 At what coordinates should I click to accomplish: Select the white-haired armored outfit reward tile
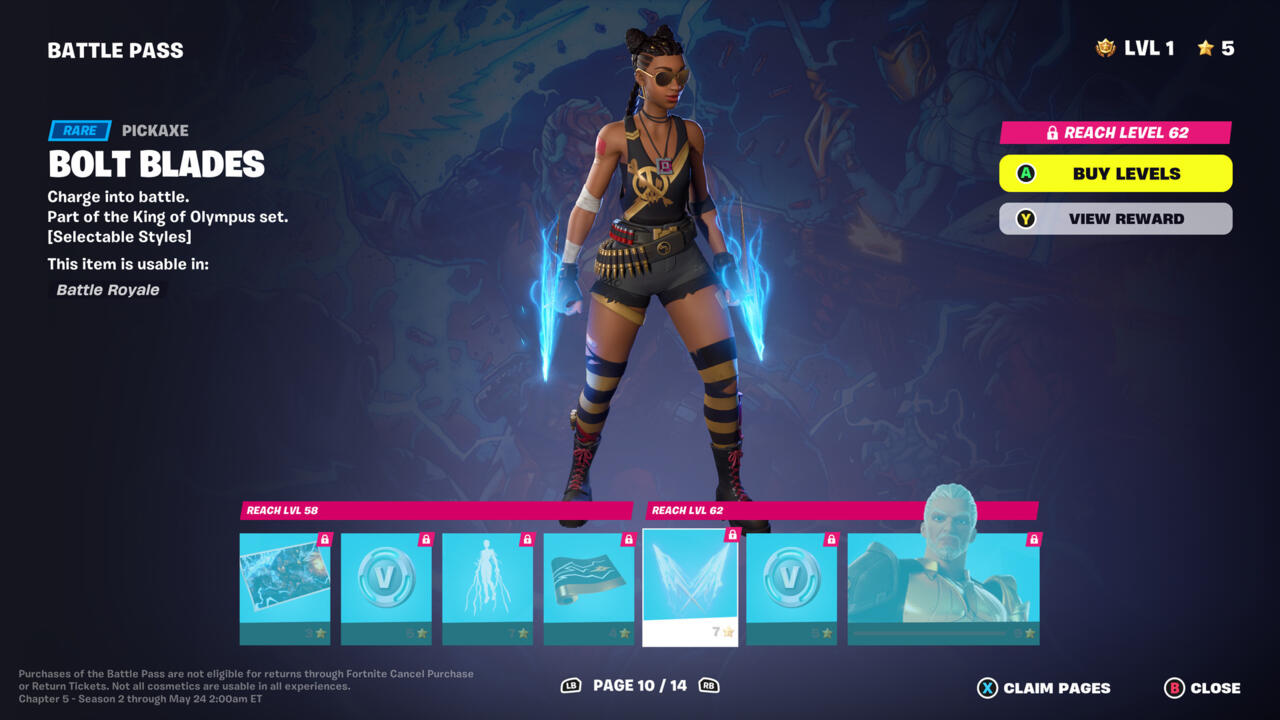click(943, 588)
